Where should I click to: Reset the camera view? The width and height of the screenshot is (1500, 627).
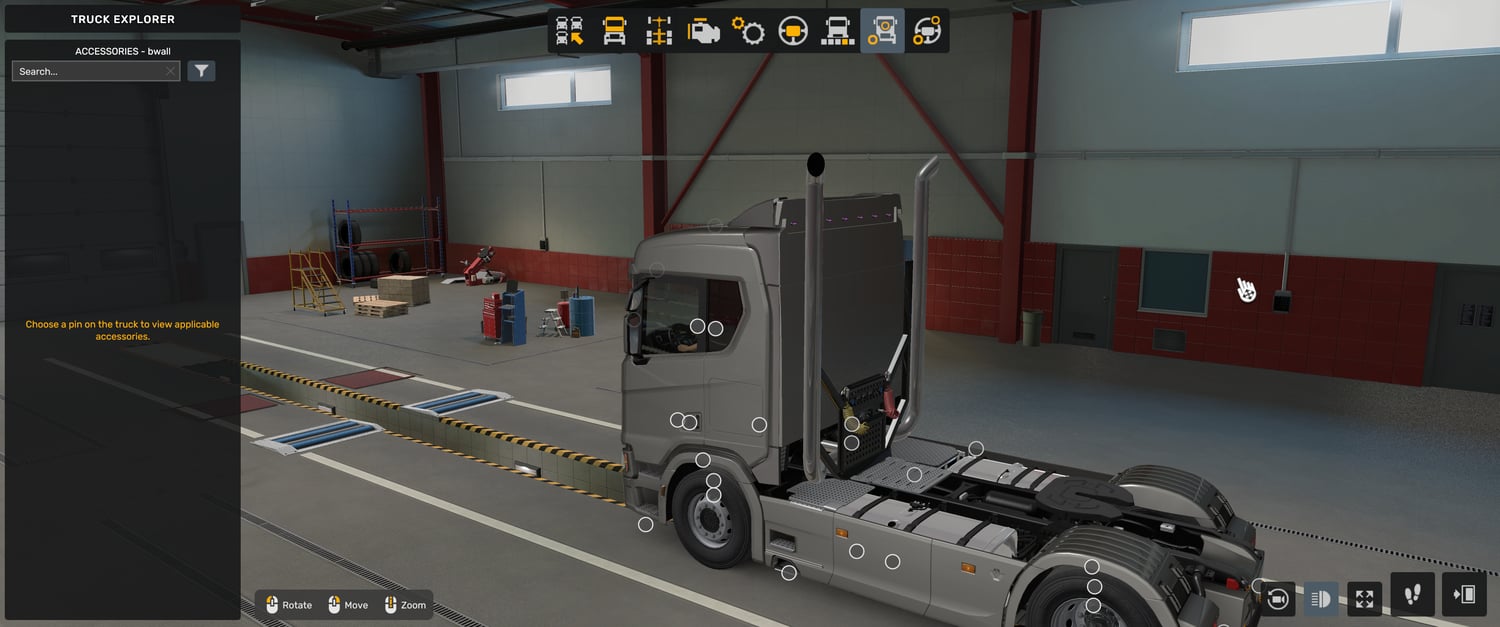[1277, 599]
